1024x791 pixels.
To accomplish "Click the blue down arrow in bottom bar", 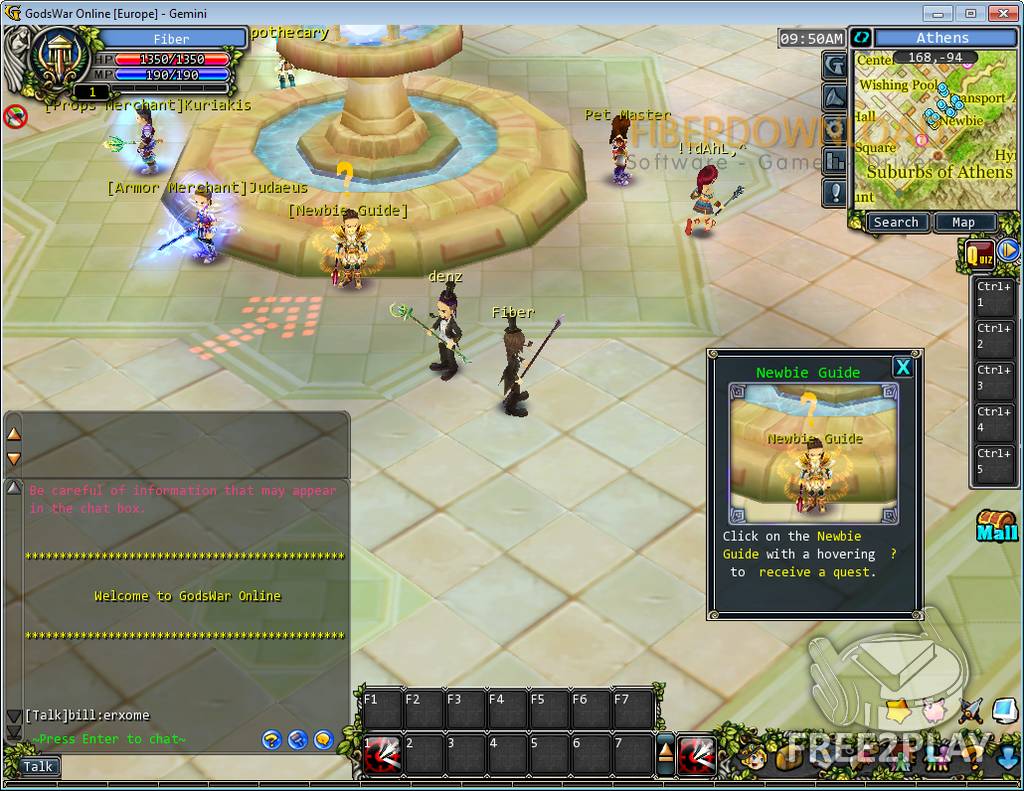I will point(1008,756).
